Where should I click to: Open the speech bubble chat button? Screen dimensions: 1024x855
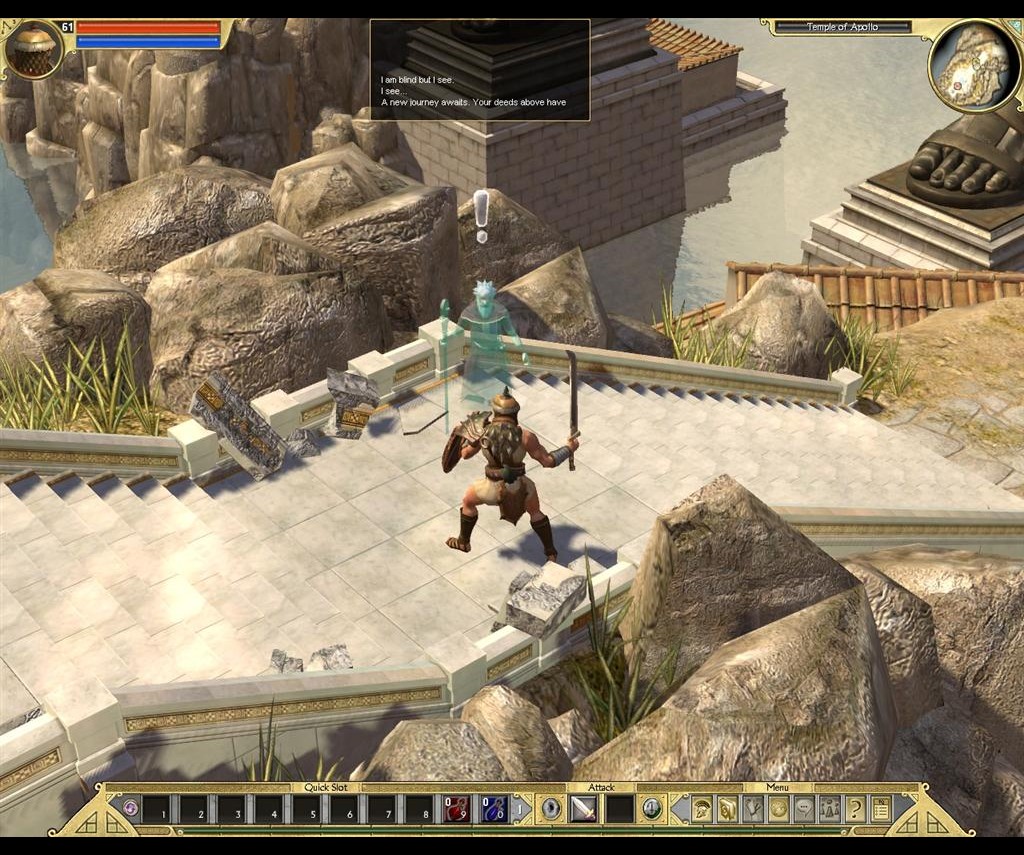pyautogui.click(x=804, y=808)
